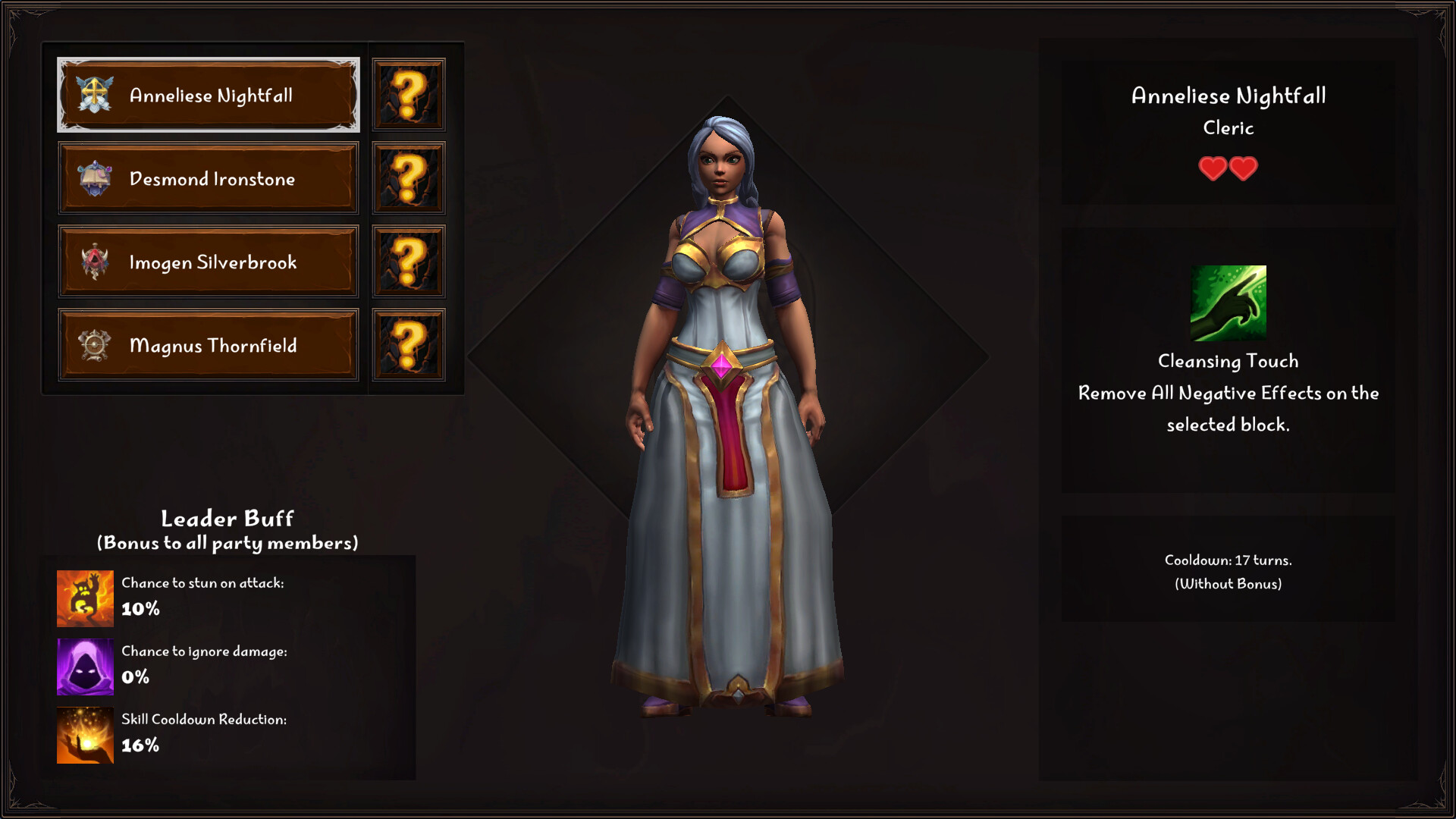Click the Skill Cooldown Reduction buff icon
Screen dimensions: 1456x819
[x=85, y=737]
